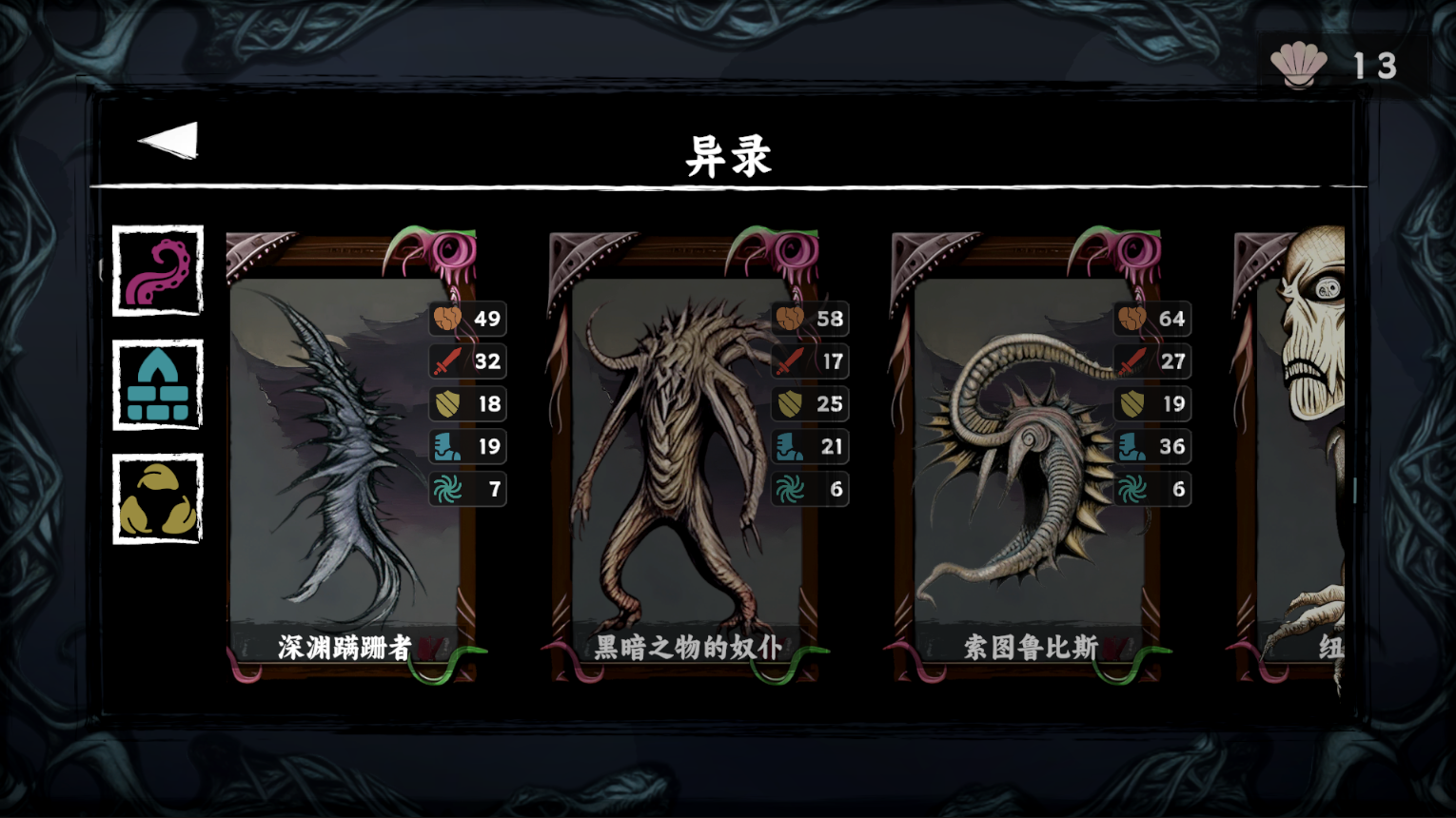
Task: Click the shell currency icon at top right
Action: (x=1301, y=62)
